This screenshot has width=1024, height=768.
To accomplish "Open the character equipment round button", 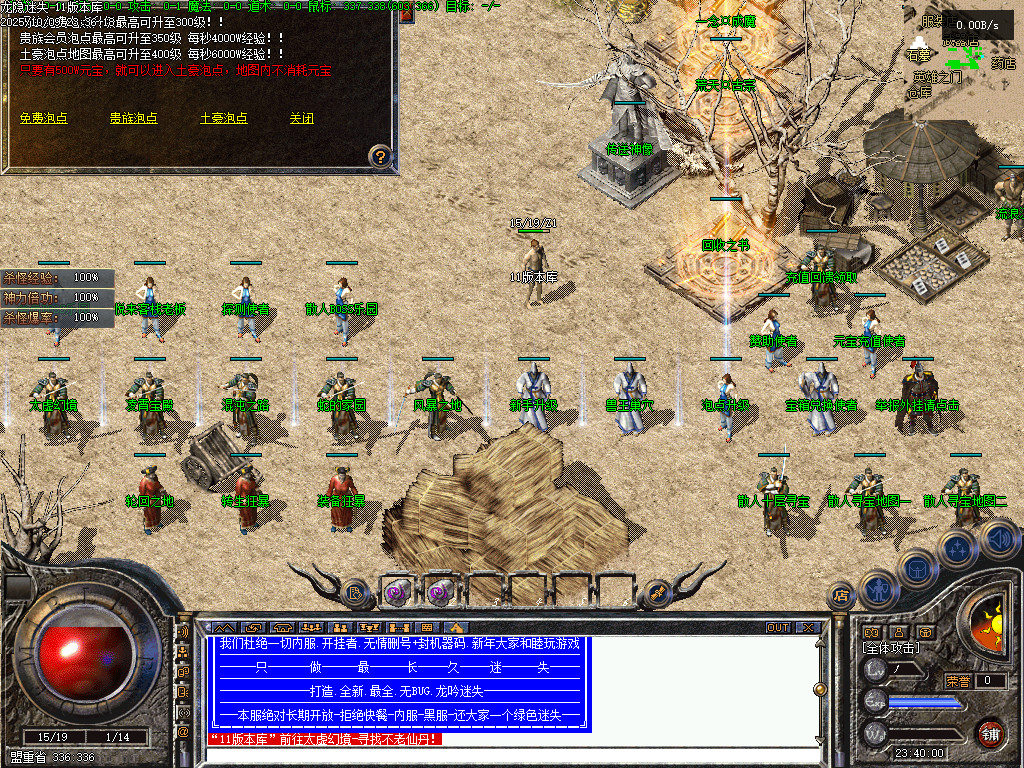I will tap(877, 588).
